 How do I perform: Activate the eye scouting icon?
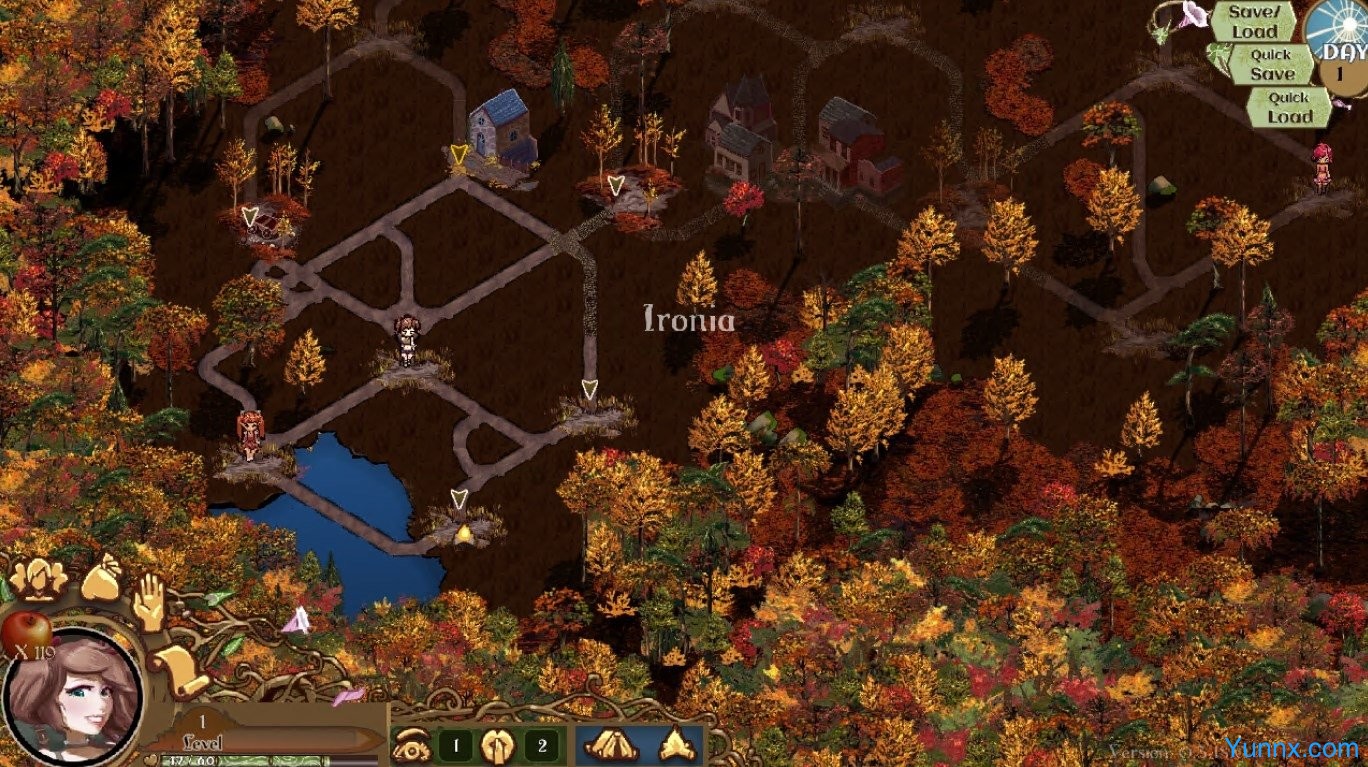coord(410,744)
